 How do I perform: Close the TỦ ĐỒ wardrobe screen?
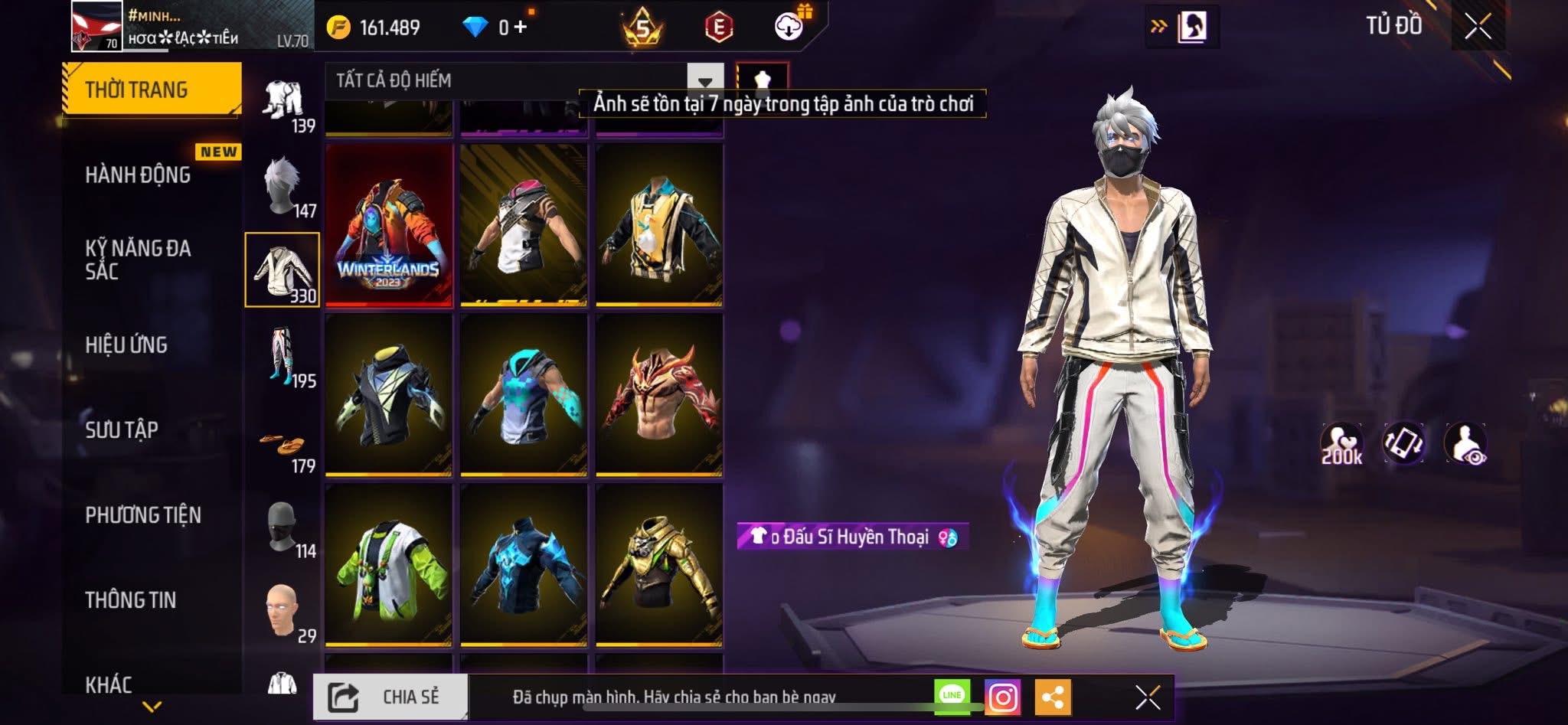pos(1478,27)
